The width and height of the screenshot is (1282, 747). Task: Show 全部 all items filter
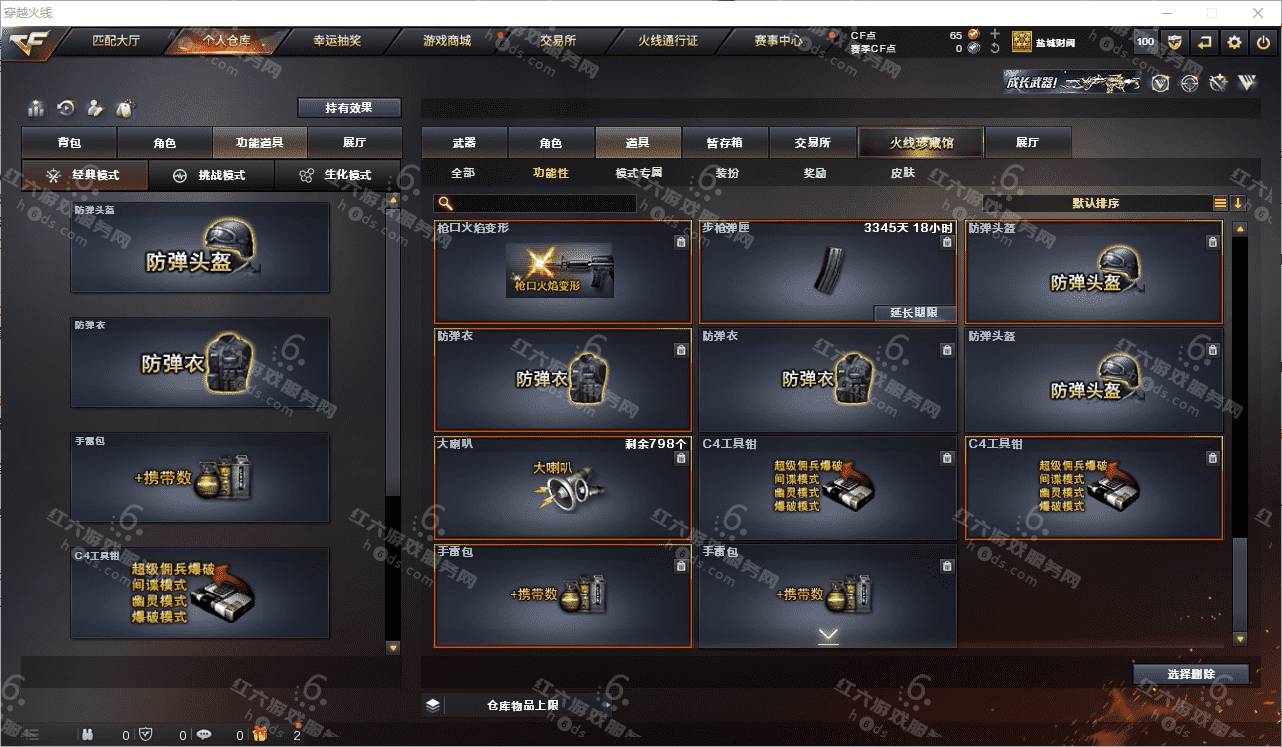tap(463, 173)
